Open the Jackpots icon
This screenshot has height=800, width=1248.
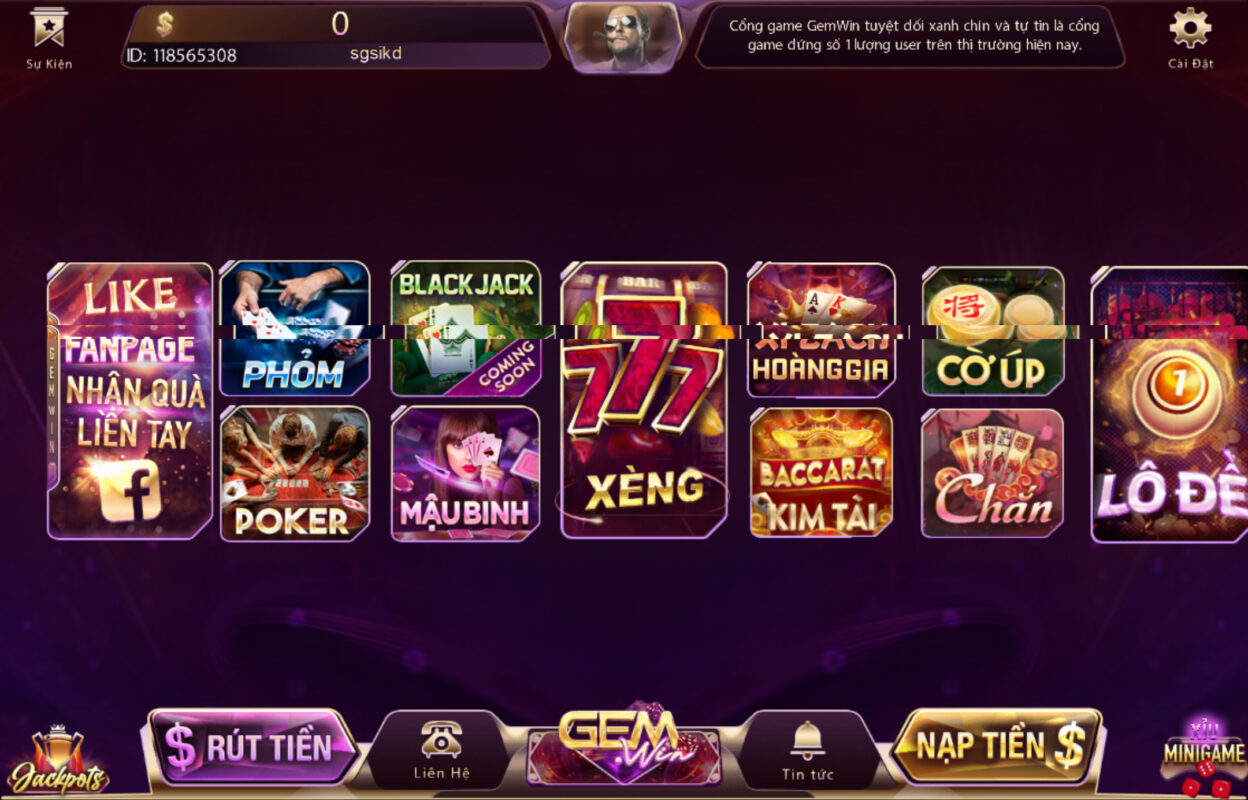57,762
